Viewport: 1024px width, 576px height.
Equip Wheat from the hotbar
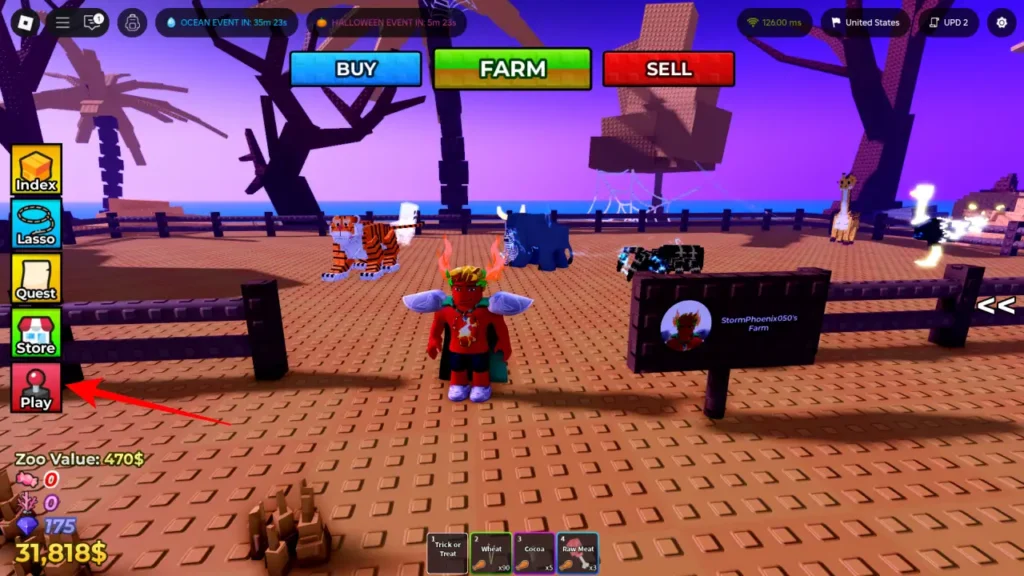pos(491,552)
